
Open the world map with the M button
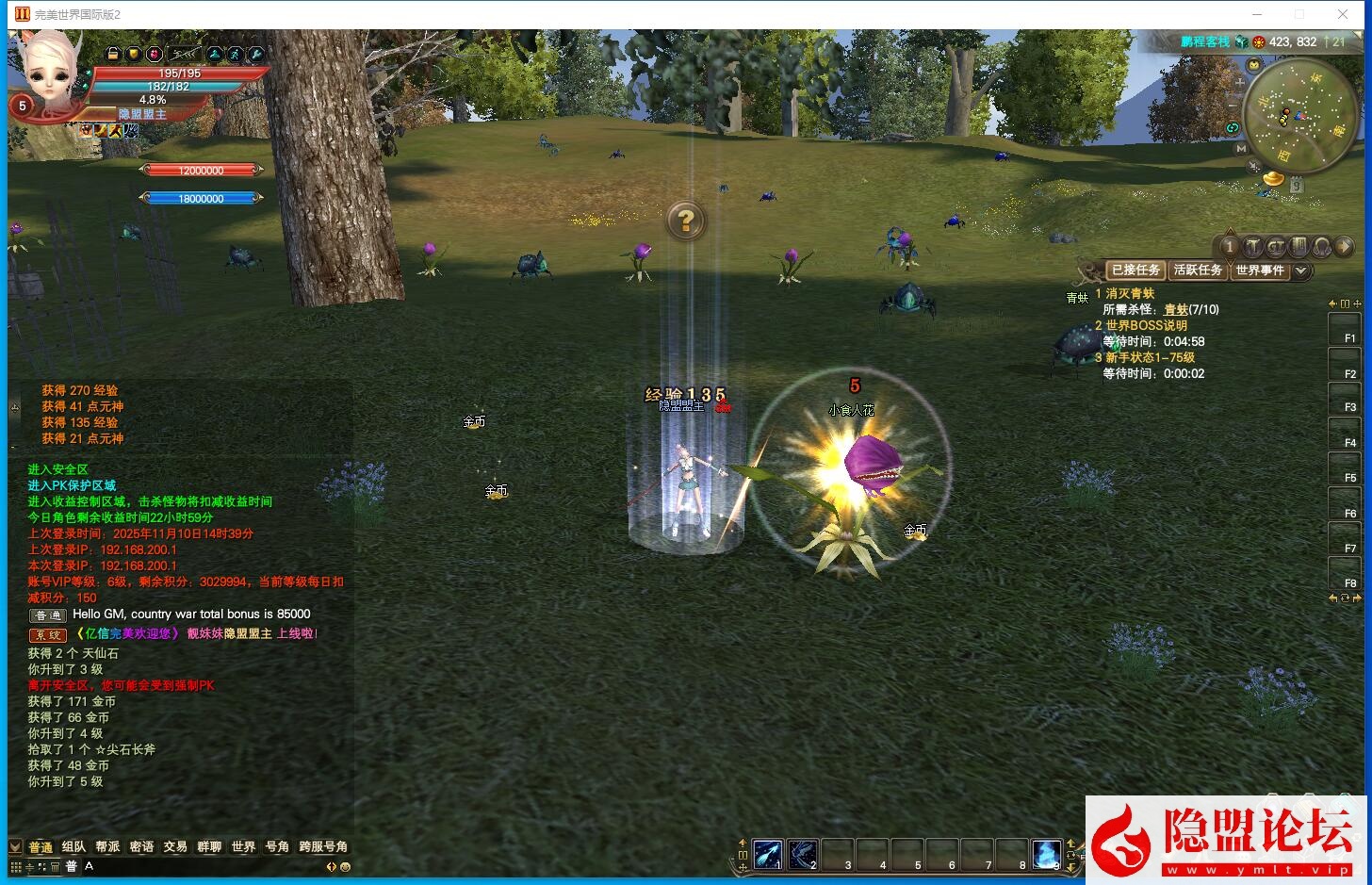[x=1241, y=148]
